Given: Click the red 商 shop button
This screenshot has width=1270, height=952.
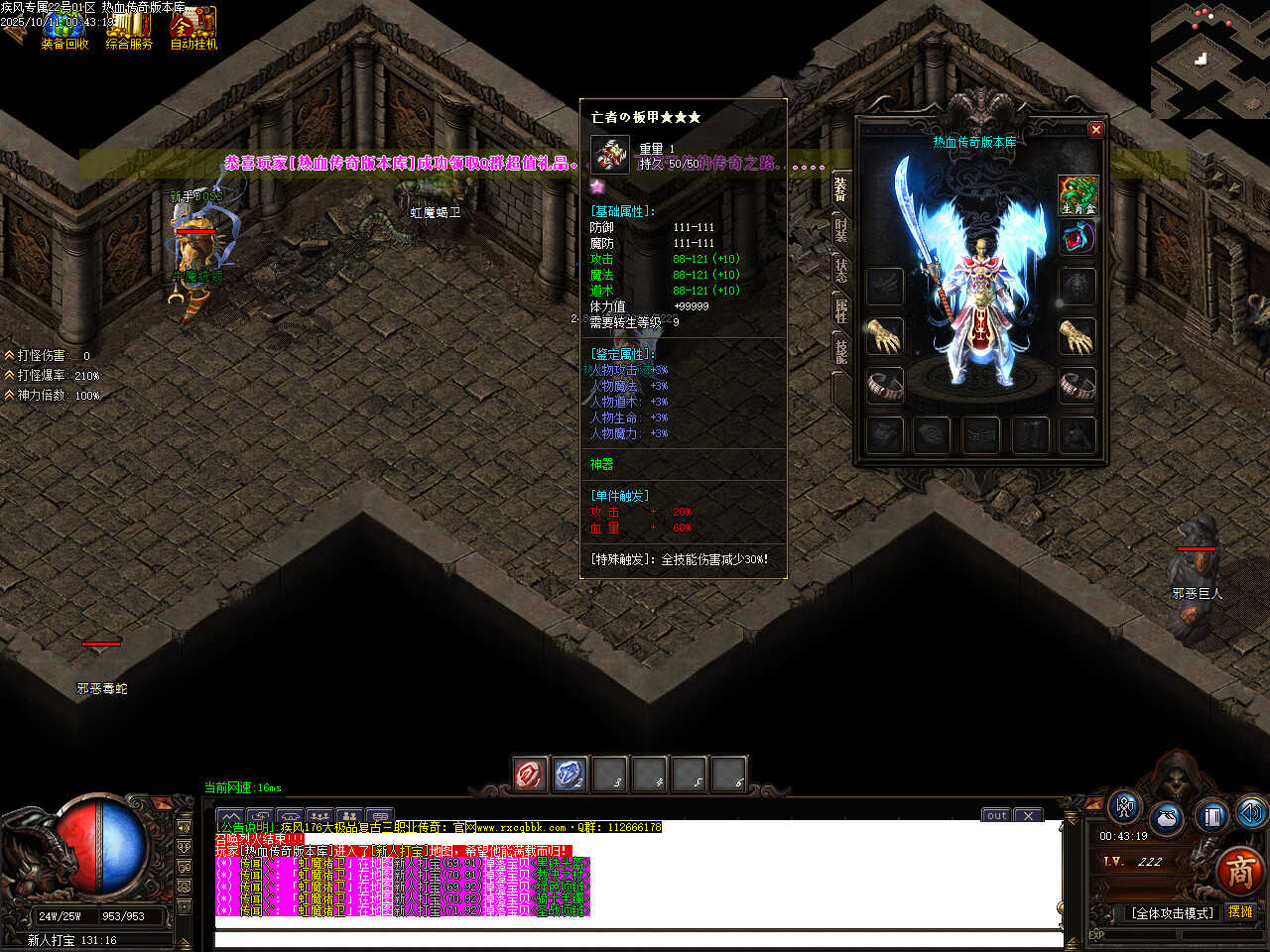Looking at the screenshot, I should 1240,871.
